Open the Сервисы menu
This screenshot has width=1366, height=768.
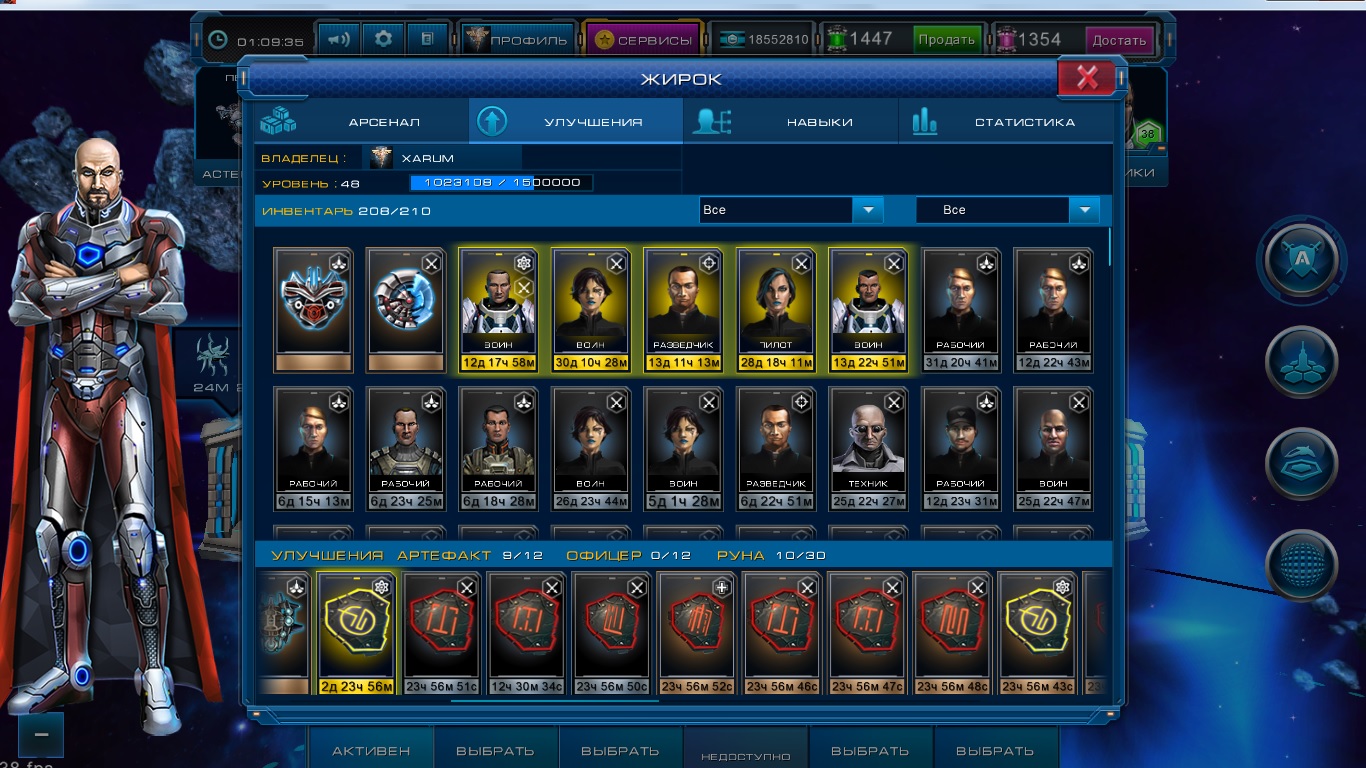tap(643, 40)
